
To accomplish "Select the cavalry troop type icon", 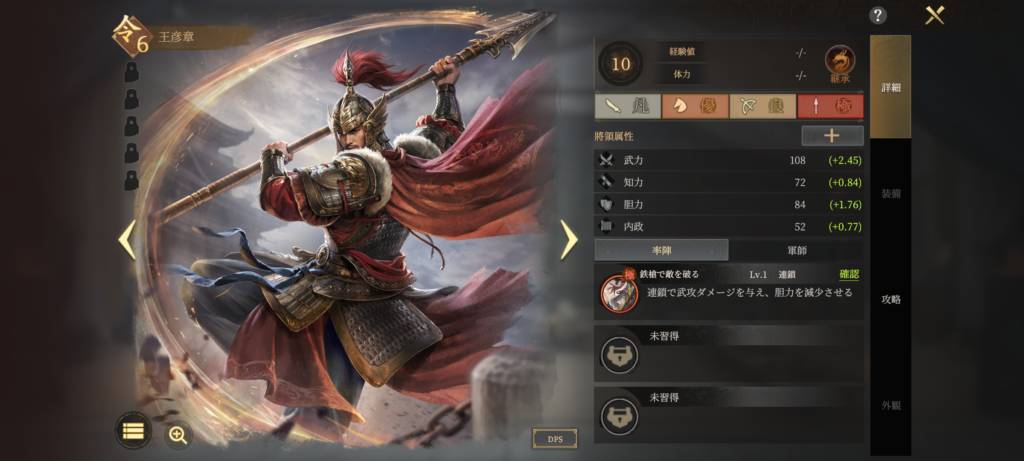I will 695,107.
